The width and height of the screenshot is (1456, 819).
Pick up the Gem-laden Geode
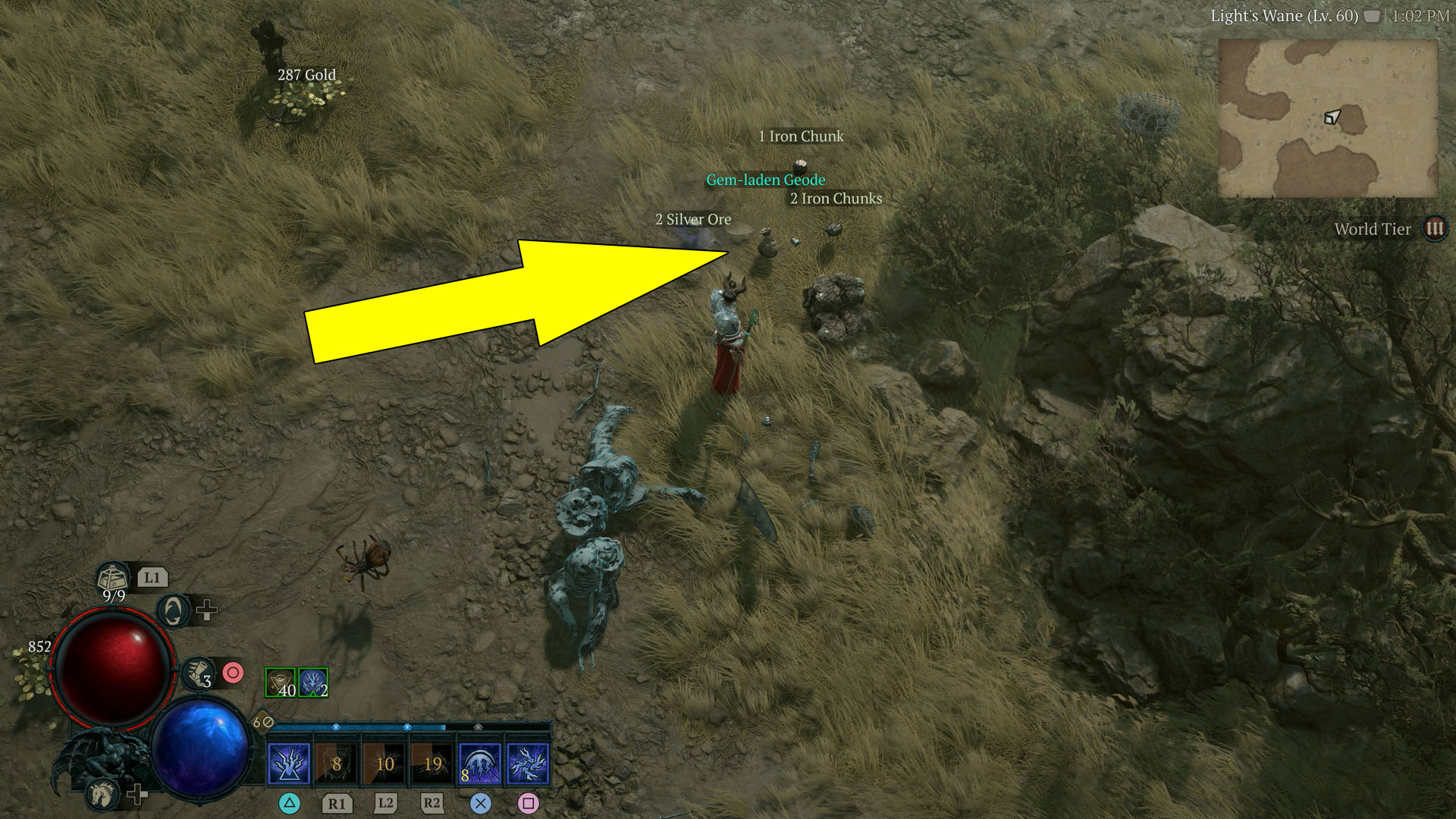(x=764, y=180)
